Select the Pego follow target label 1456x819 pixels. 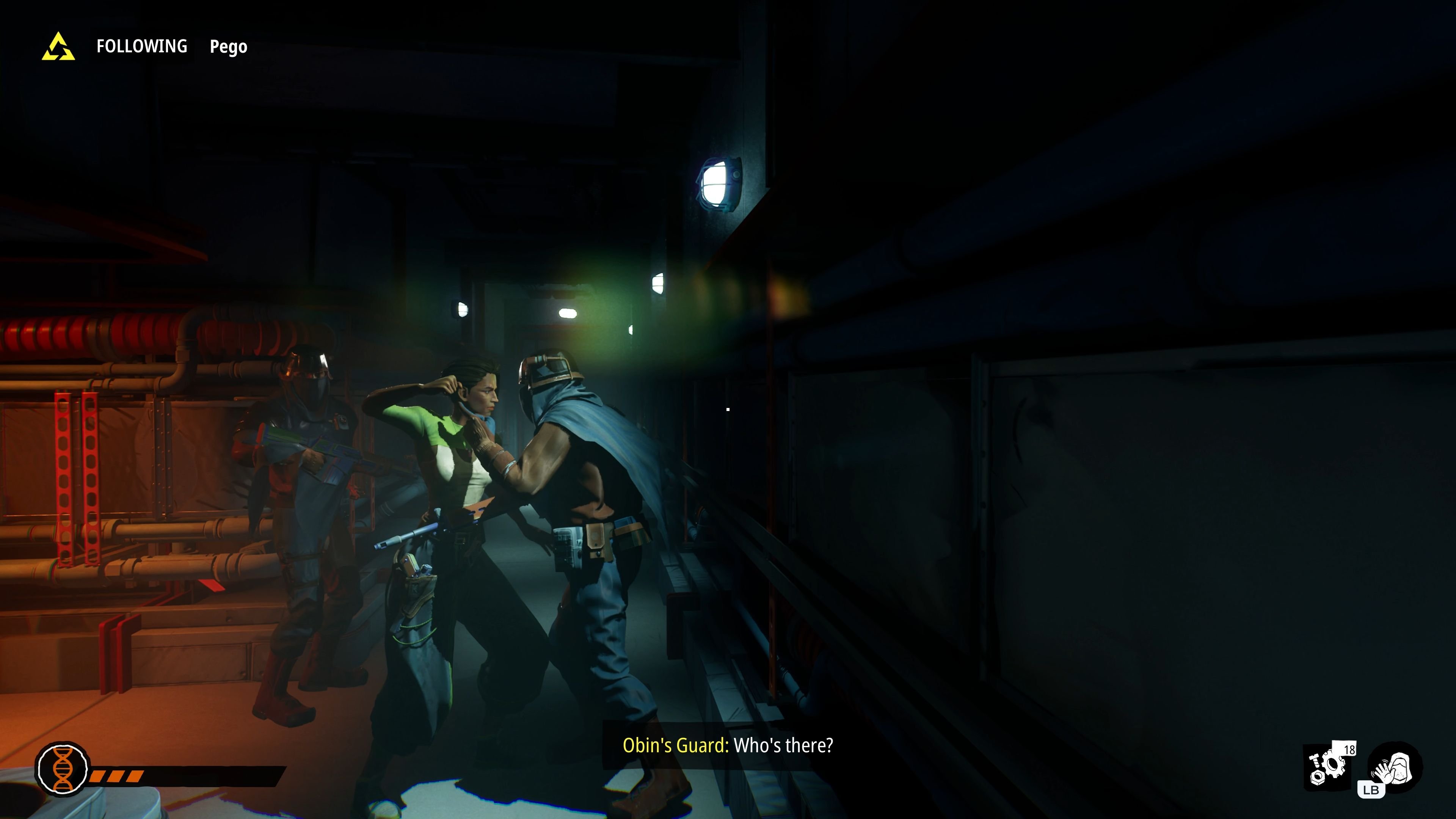[x=228, y=47]
